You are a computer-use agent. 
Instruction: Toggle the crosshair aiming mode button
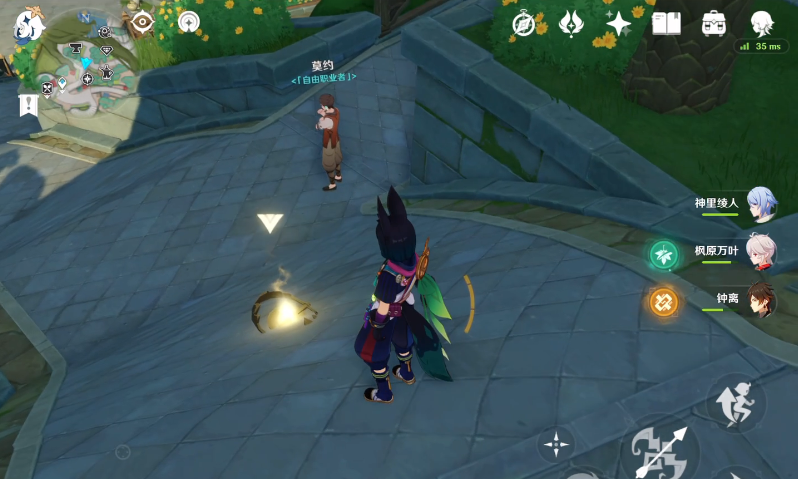[556, 443]
